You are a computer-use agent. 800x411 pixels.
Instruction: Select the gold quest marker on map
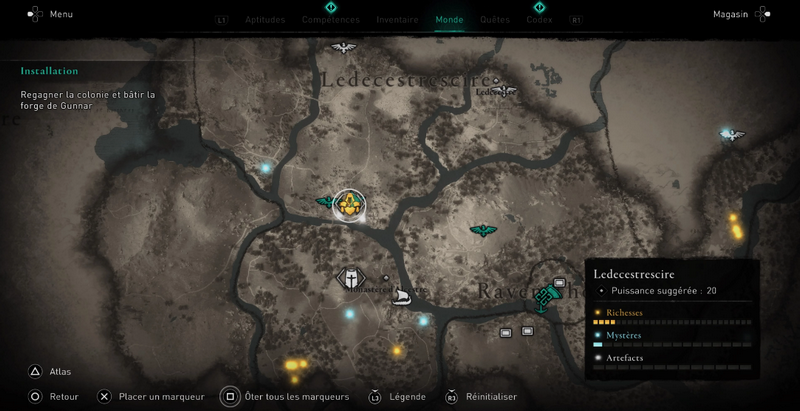coord(349,206)
